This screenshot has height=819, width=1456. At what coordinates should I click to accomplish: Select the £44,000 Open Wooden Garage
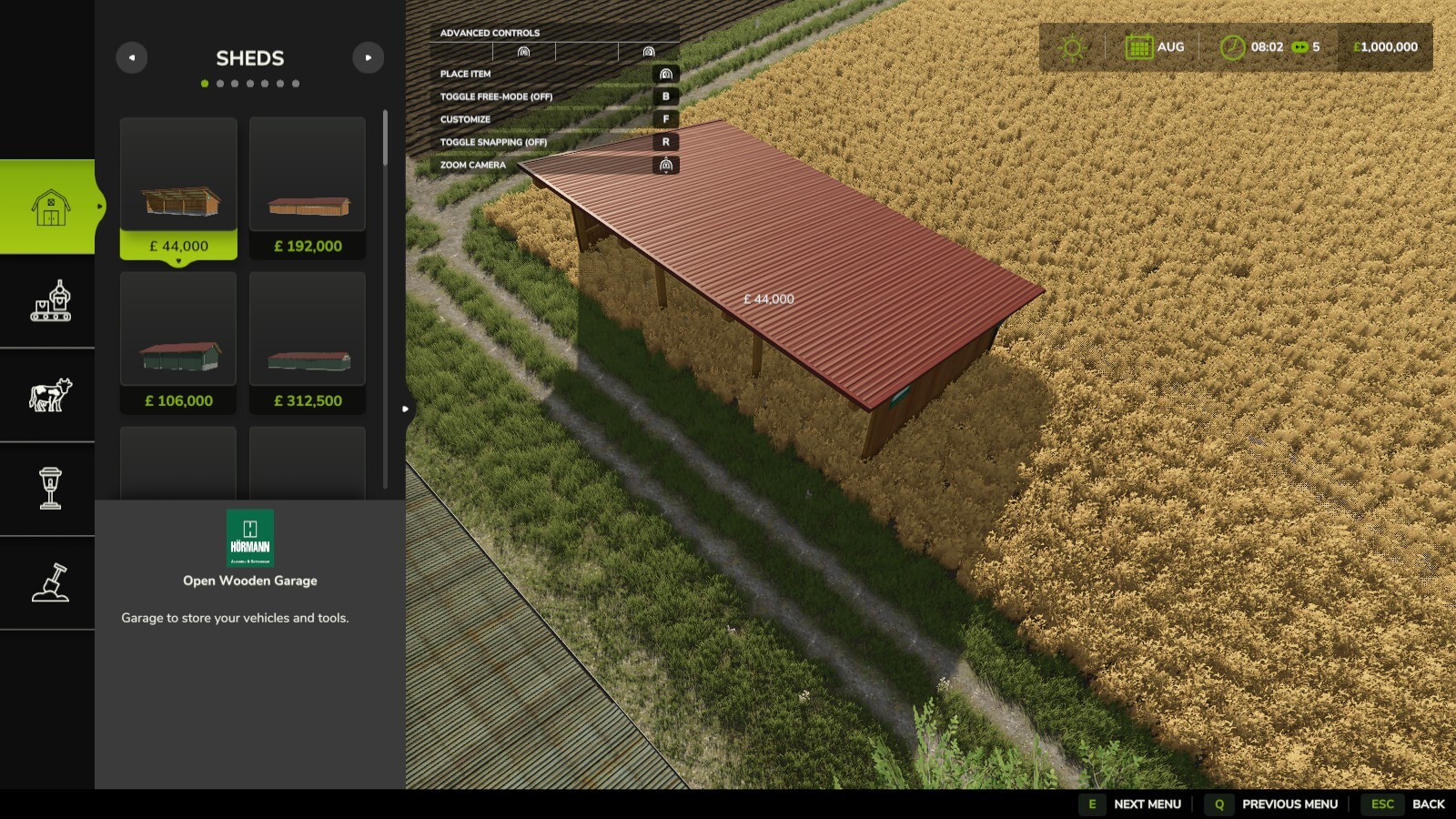(178, 188)
